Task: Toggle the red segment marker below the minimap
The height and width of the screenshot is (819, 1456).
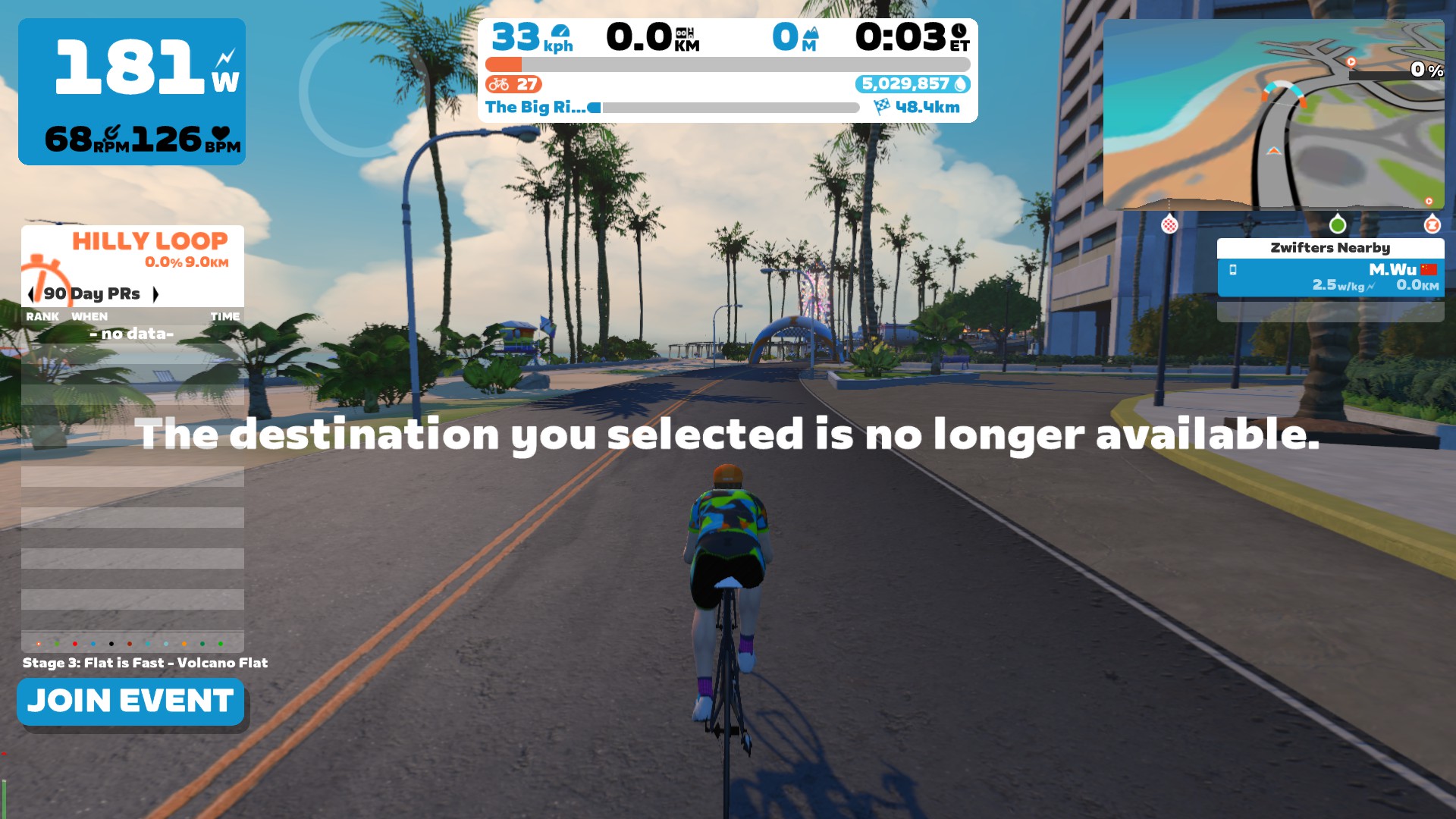Action: (x=1169, y=224)
